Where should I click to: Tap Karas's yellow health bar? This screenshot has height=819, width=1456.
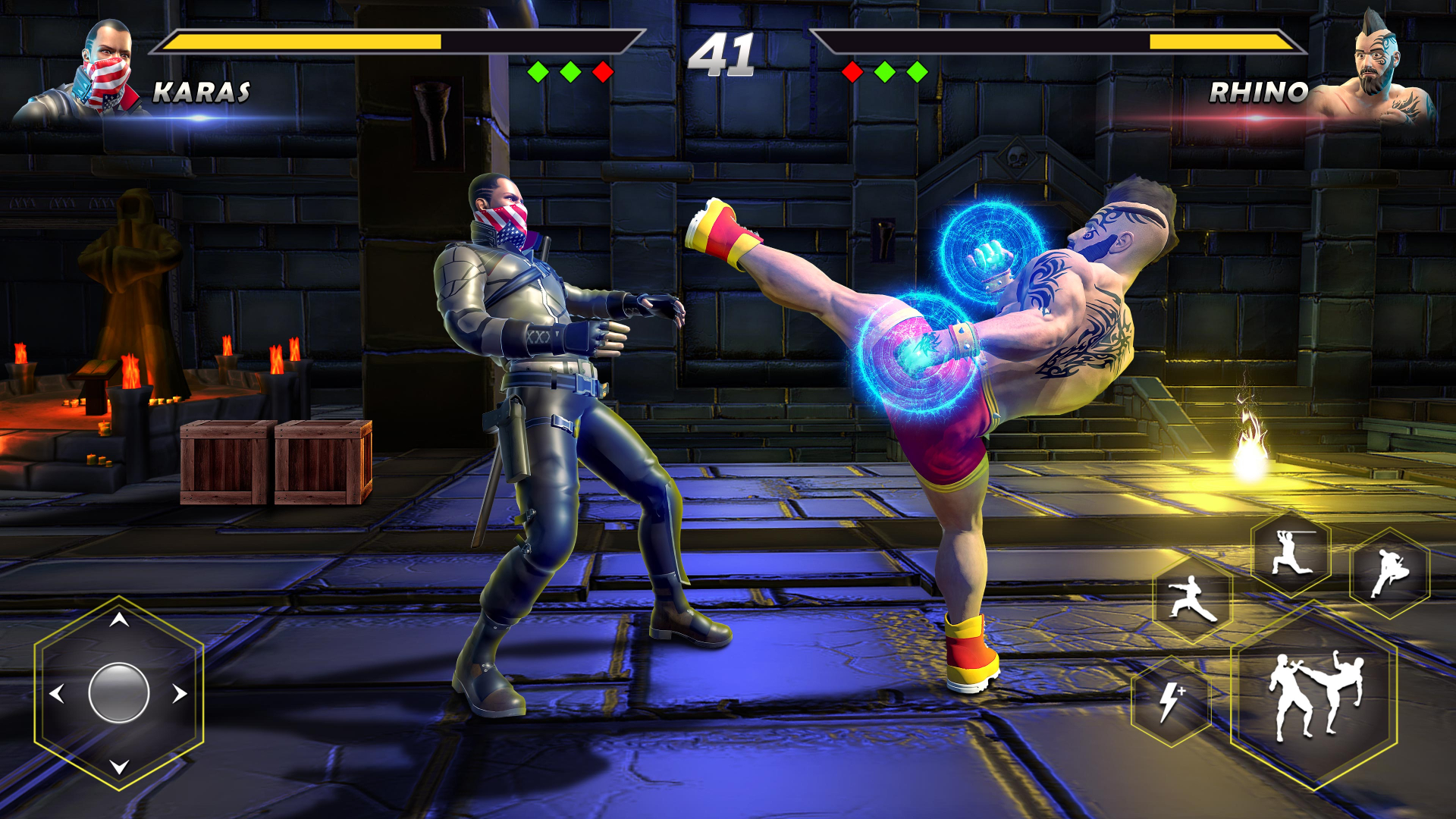point(303,41)
